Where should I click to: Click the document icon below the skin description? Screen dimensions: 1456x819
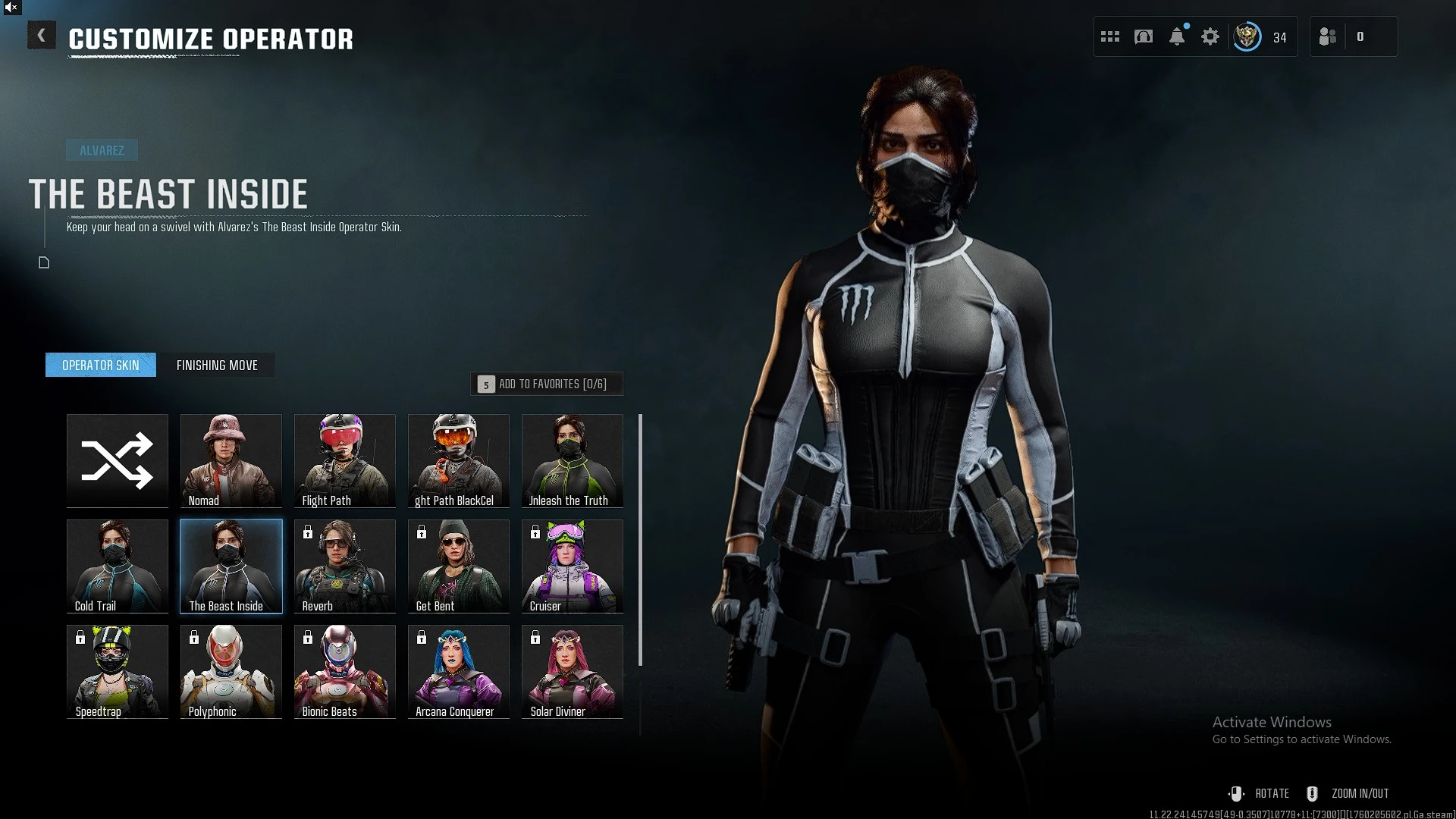point(43,262)
